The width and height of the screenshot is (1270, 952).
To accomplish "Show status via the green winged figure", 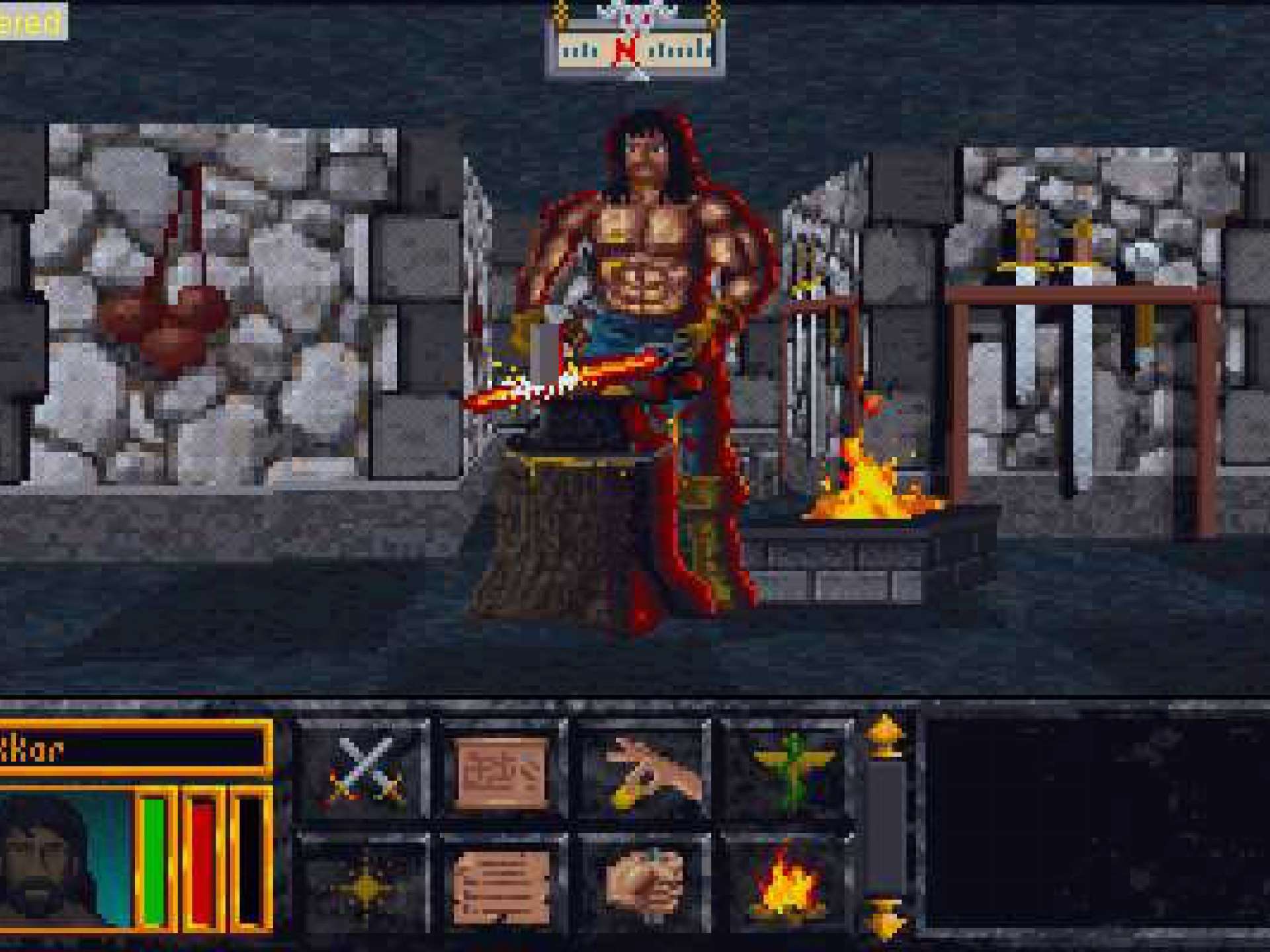I will click(x=788, y=772).
